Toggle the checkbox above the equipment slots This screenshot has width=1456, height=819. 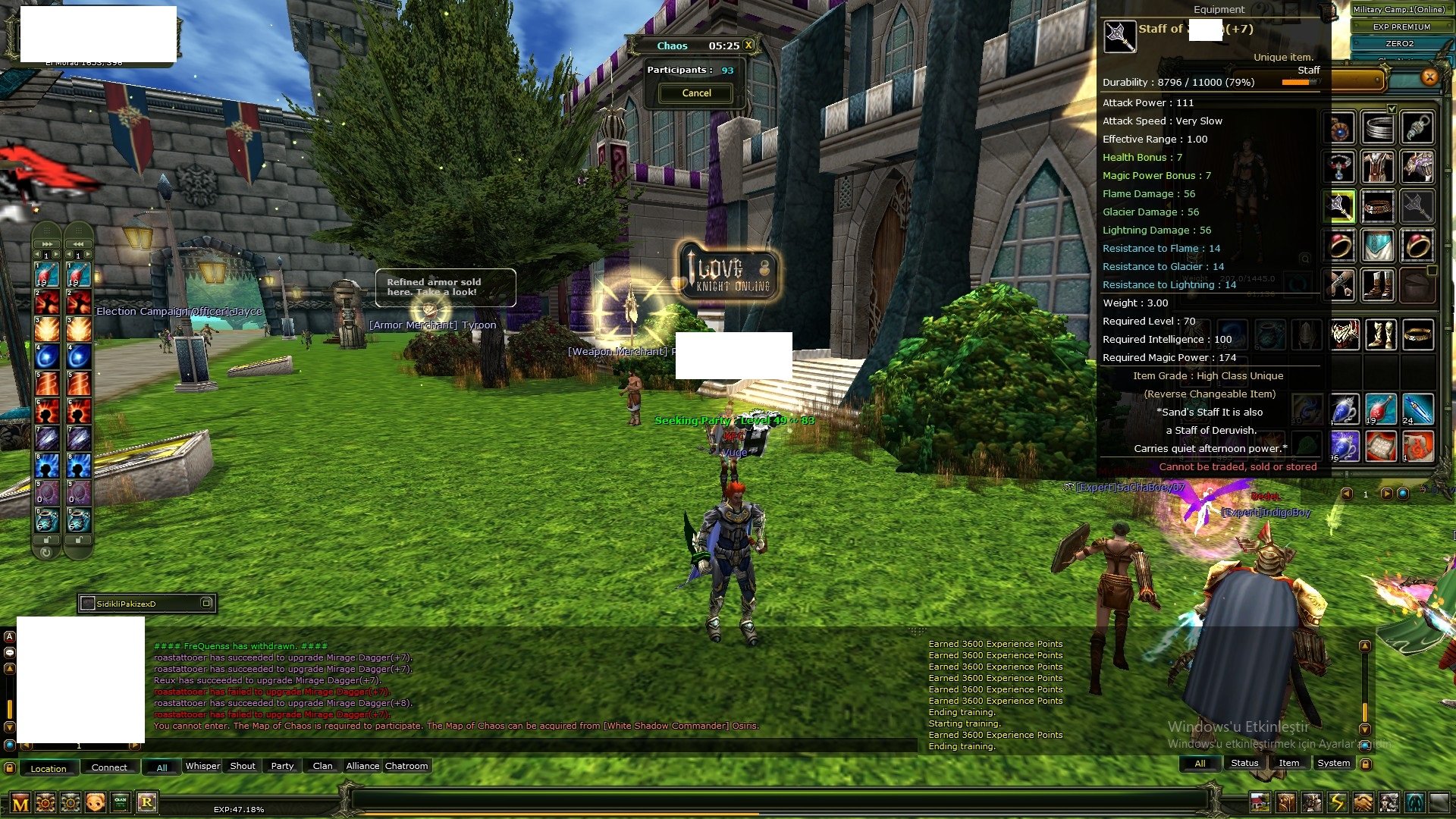point(1392,108)
